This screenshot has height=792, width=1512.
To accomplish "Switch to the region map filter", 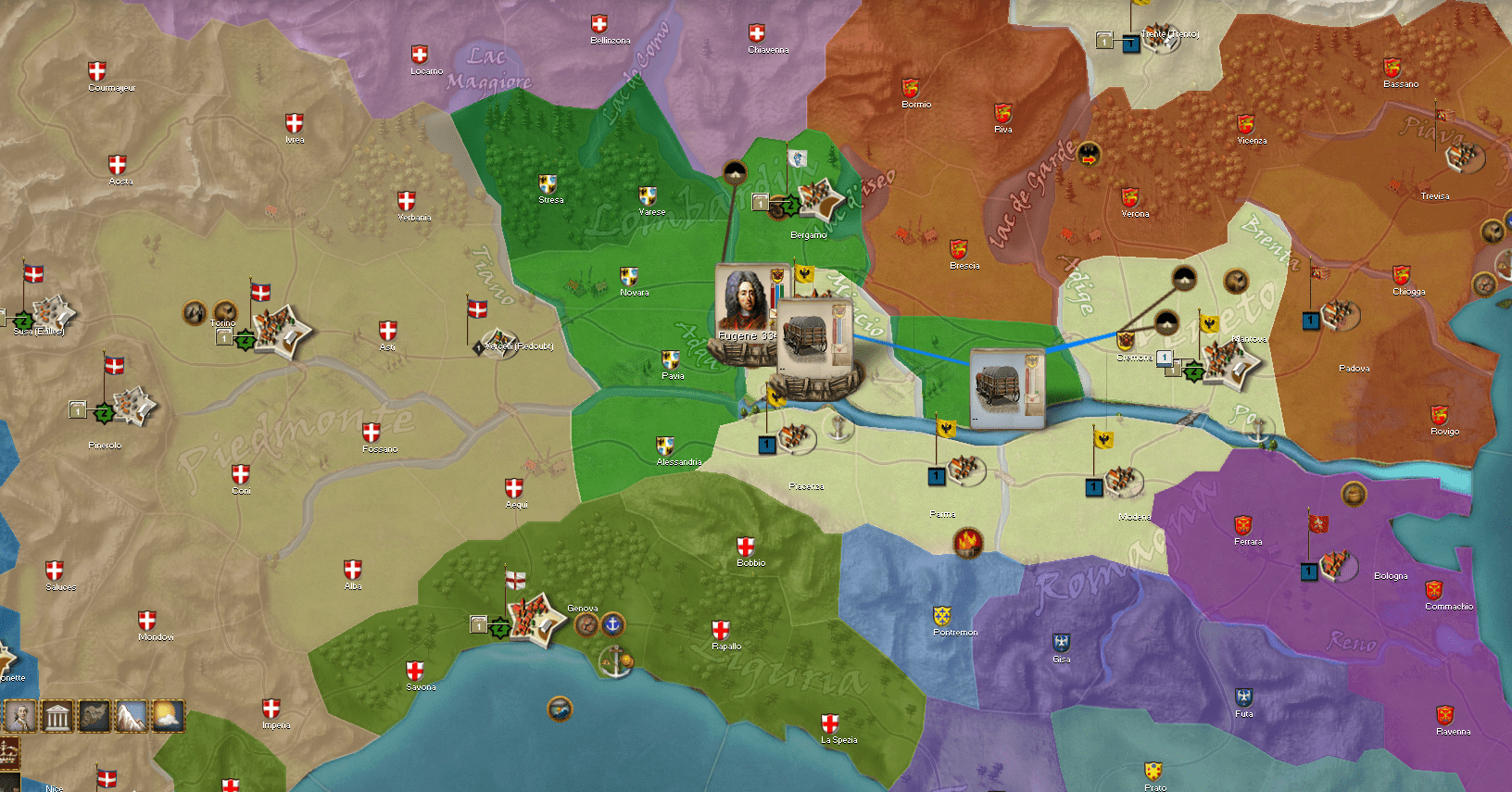I will point(94,716).
